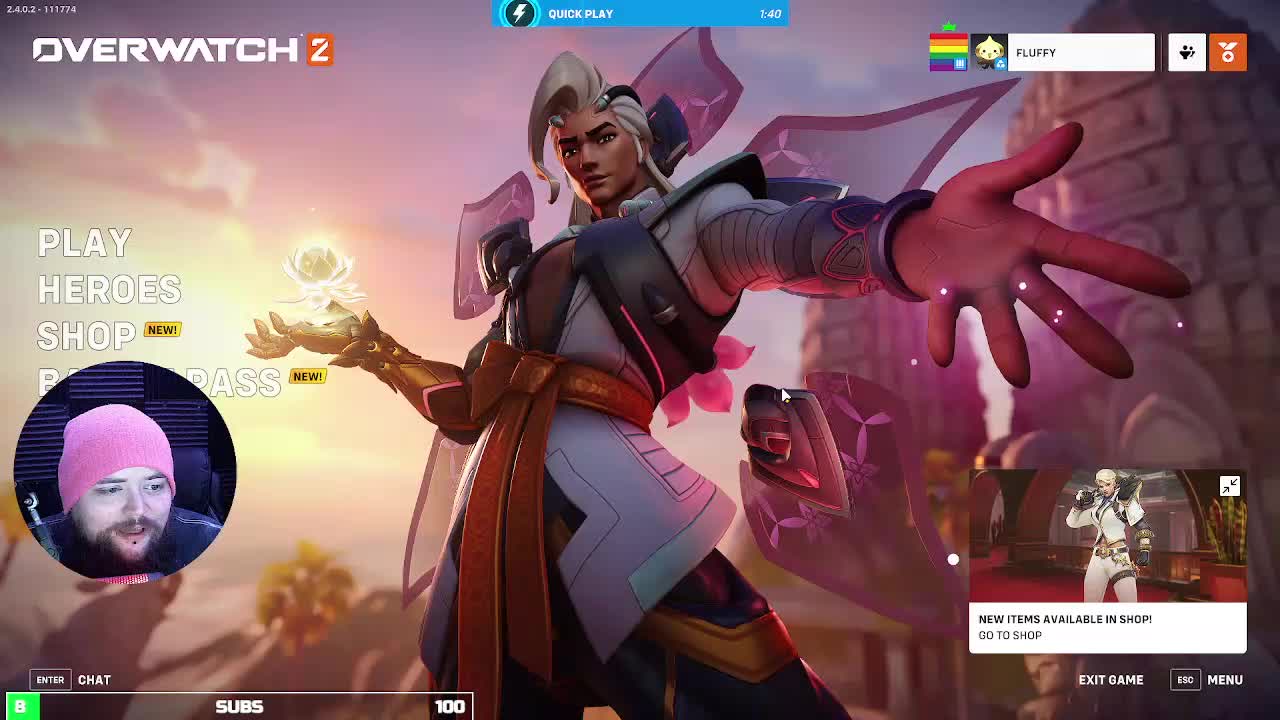This screenshot has height=720, width=1280.
Task: Follow the Go To Shop link
Action: [1010, 636]
